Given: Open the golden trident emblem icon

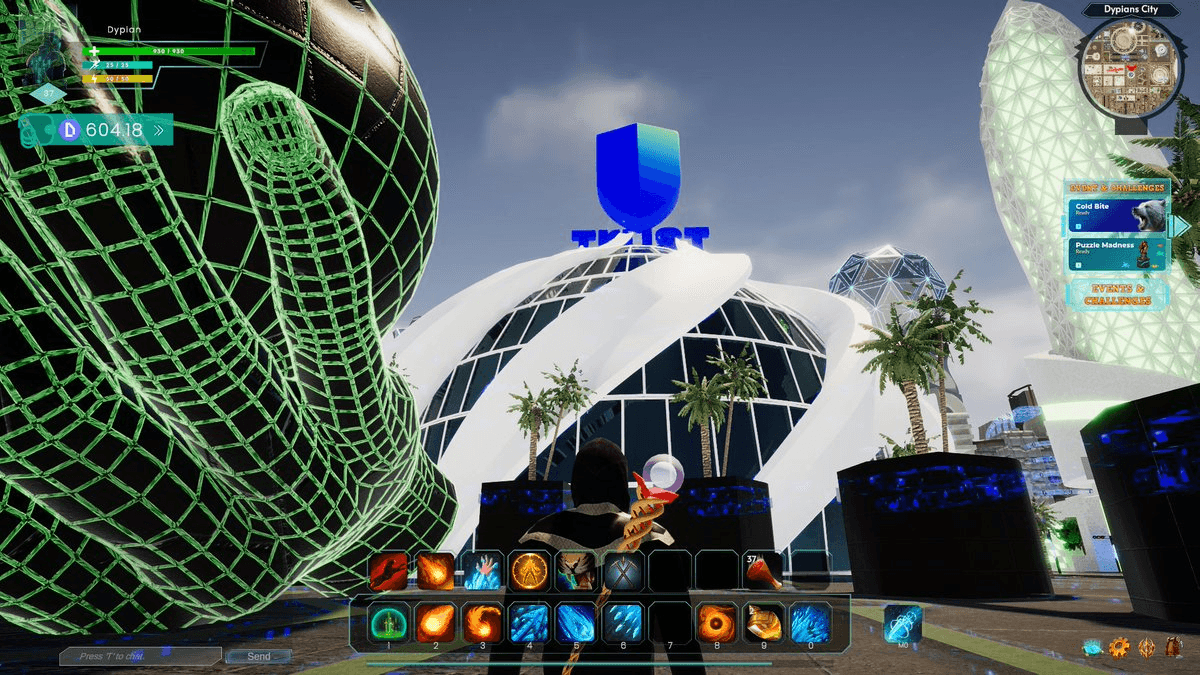Looking at the screenshot, I should click(1146, 648).
